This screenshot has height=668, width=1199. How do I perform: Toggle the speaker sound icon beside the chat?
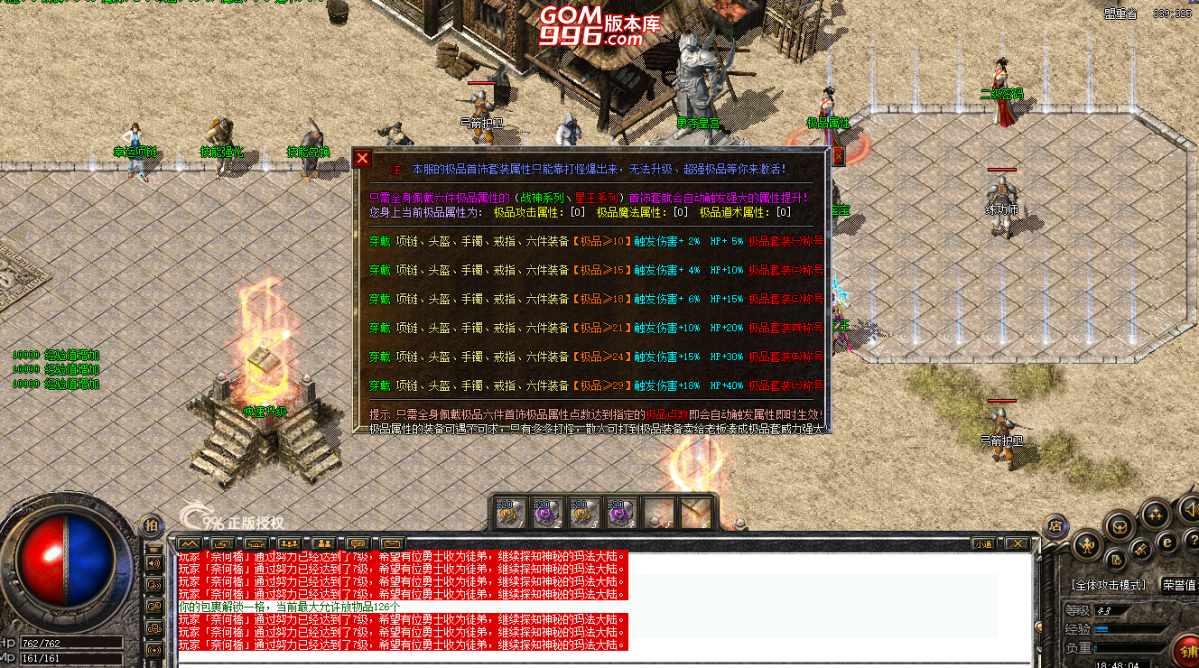tap(154, 563)
